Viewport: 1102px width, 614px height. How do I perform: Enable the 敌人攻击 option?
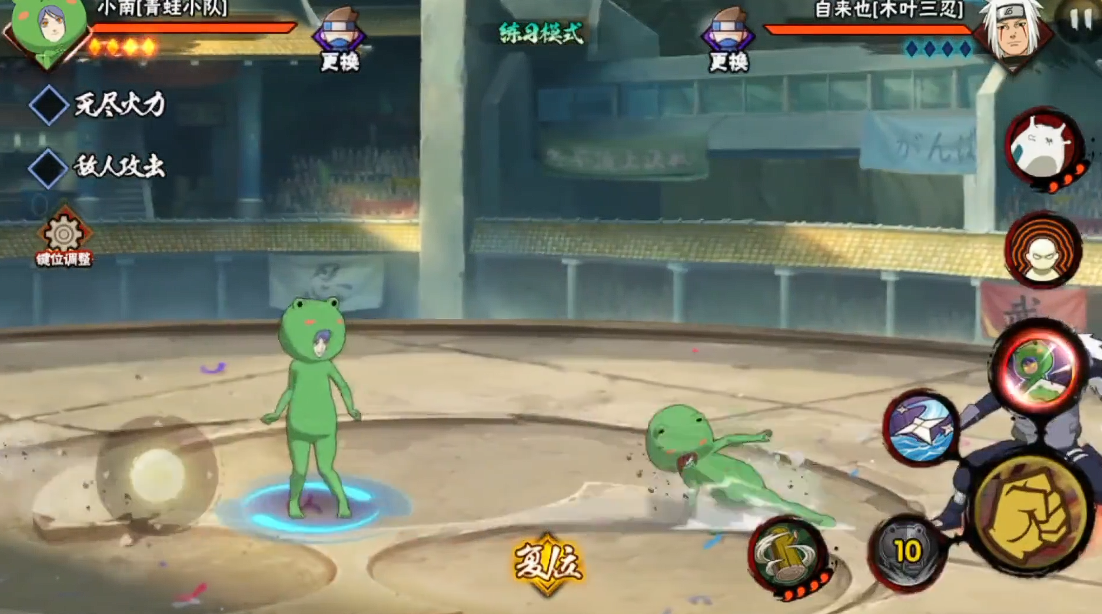click(48, 167)
